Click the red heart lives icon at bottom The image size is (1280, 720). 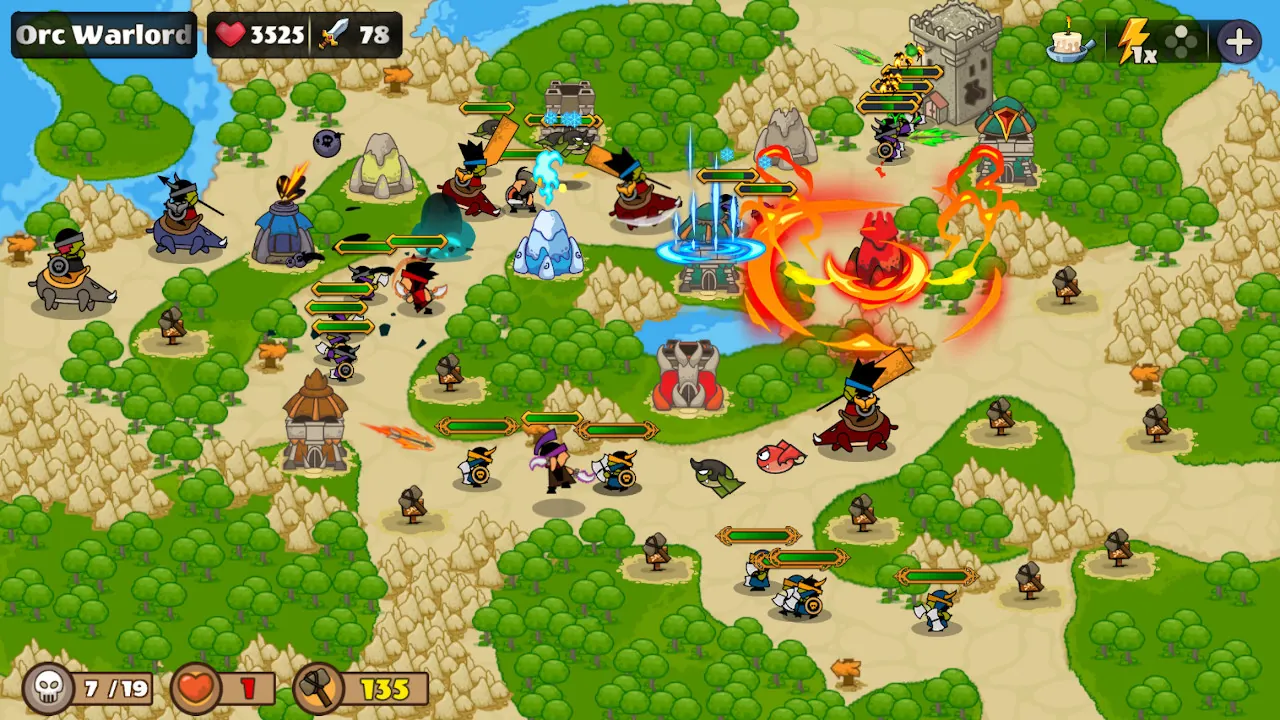coord(193,687)
